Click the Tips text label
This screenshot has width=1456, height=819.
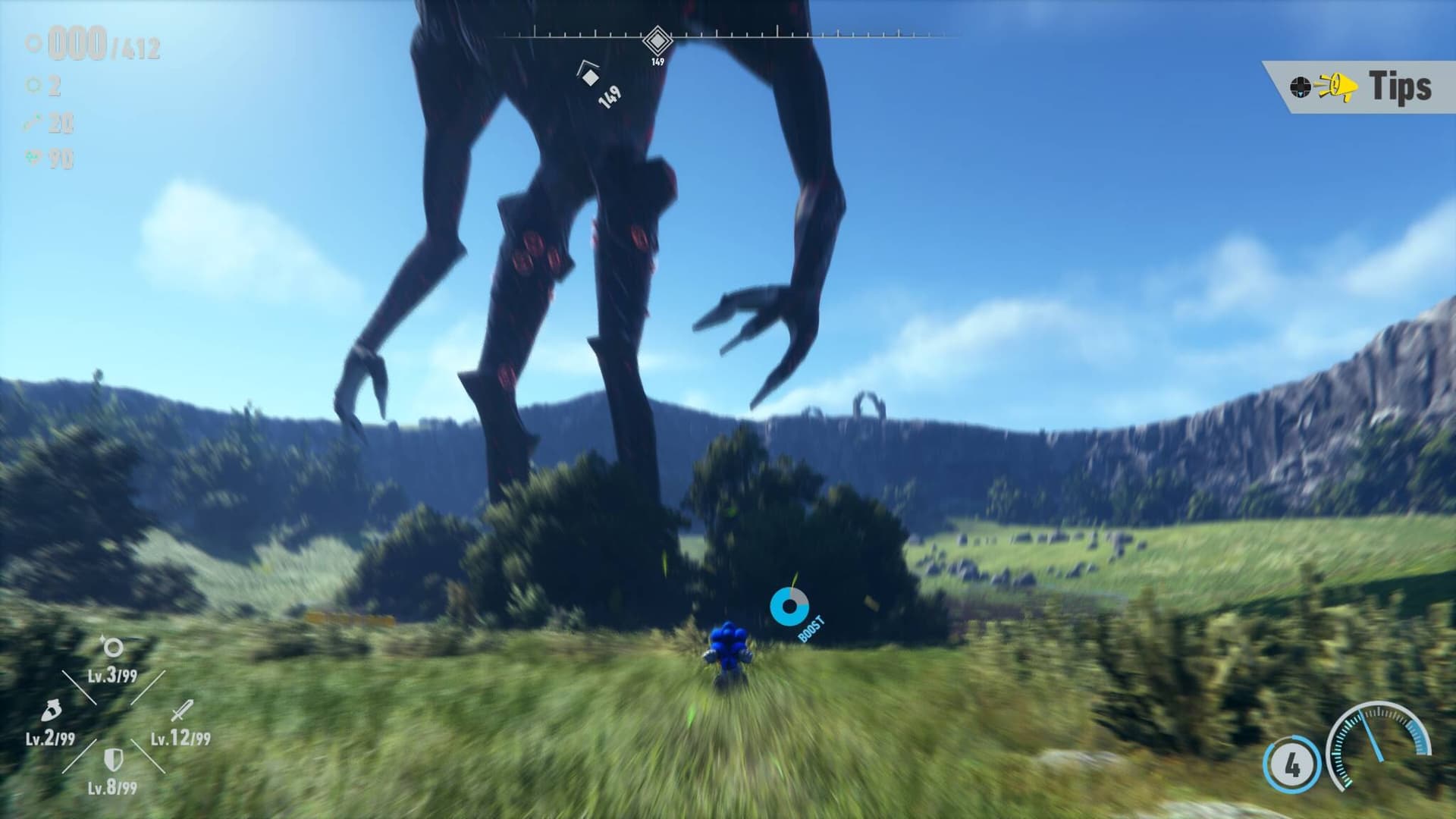(x=1403, y=85)
